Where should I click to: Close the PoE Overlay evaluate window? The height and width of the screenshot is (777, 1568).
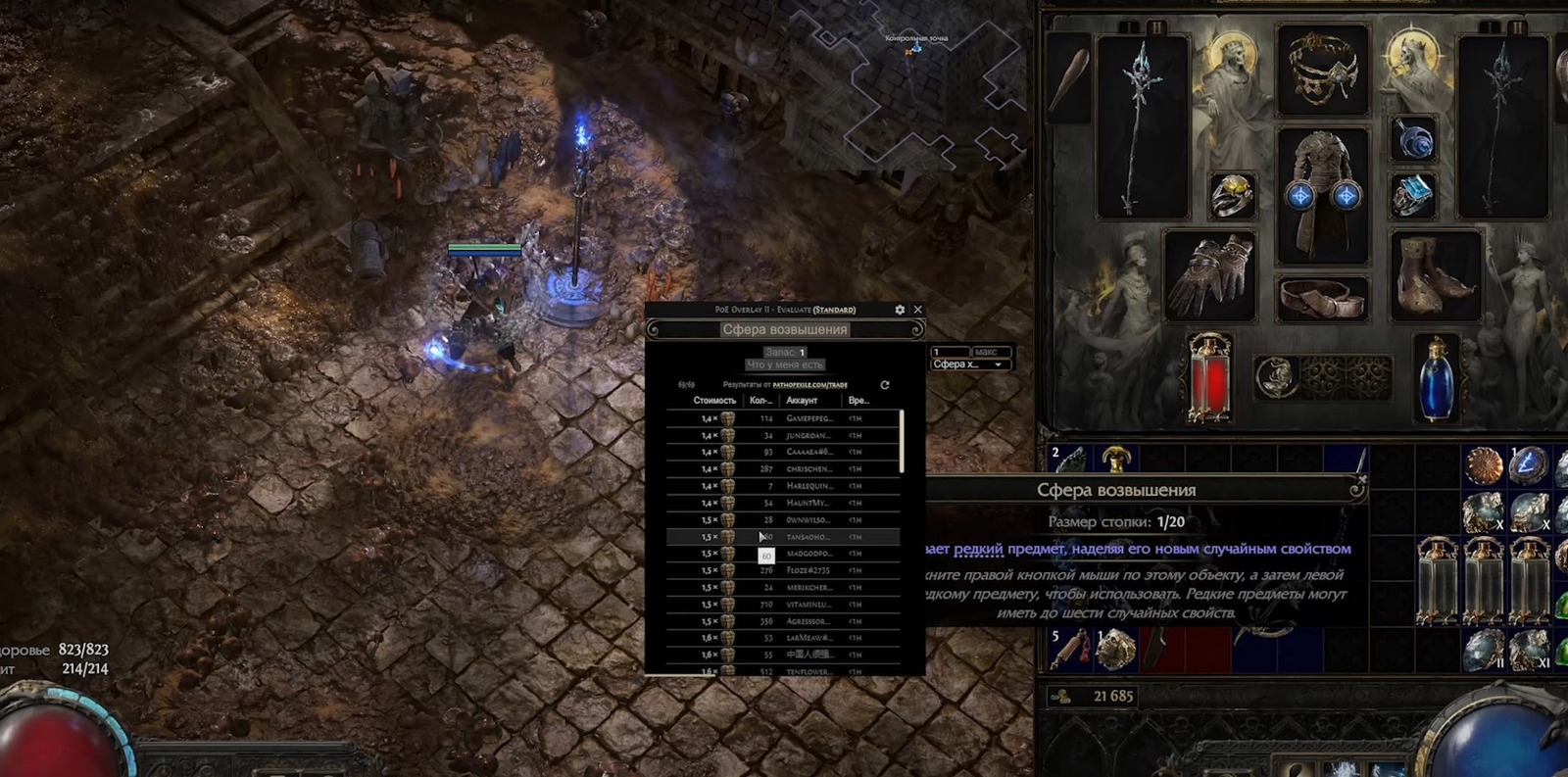tap(918, 310)
